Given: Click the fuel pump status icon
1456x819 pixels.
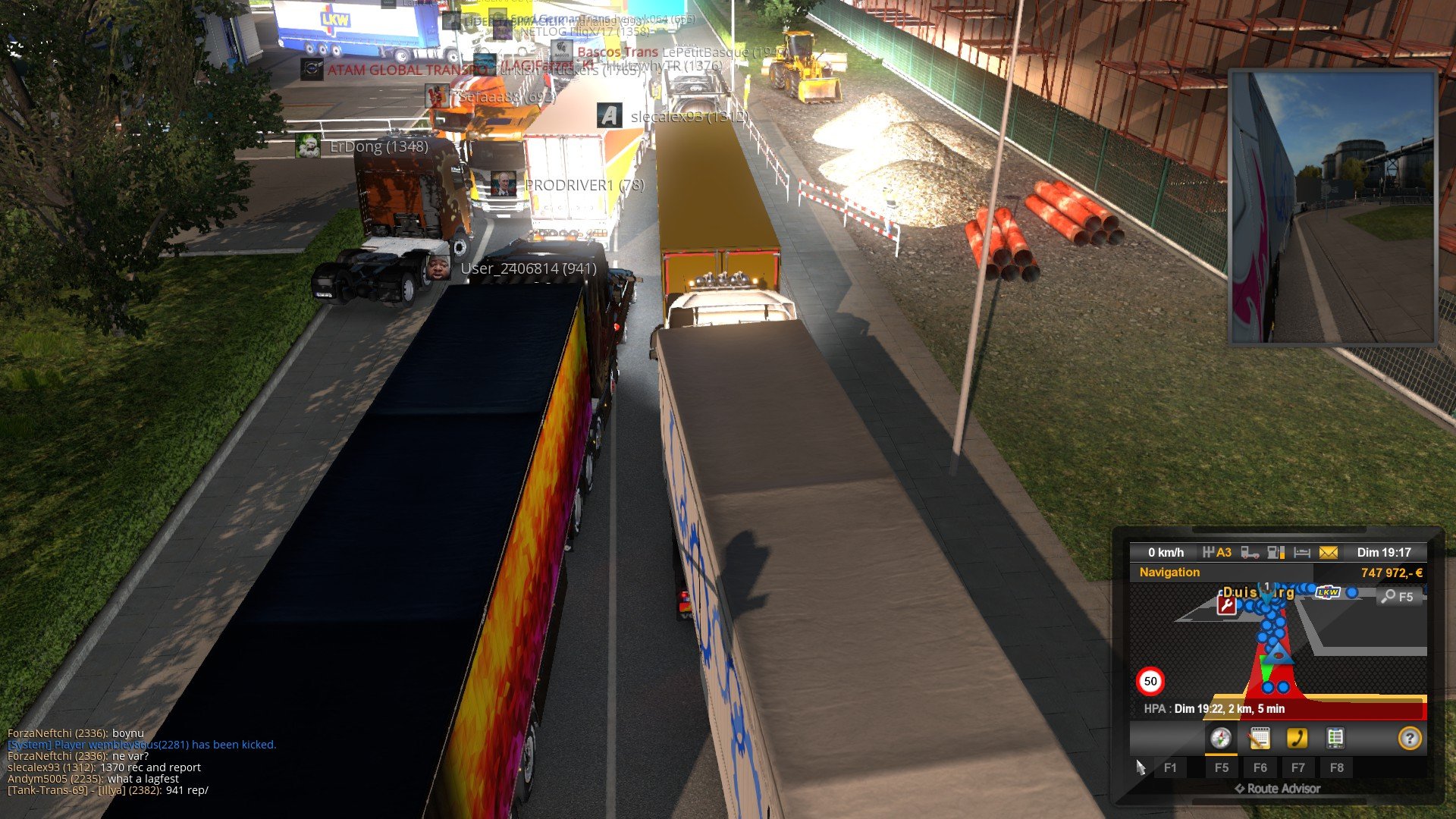Looking at the screenshot, I should [1276, 553].
